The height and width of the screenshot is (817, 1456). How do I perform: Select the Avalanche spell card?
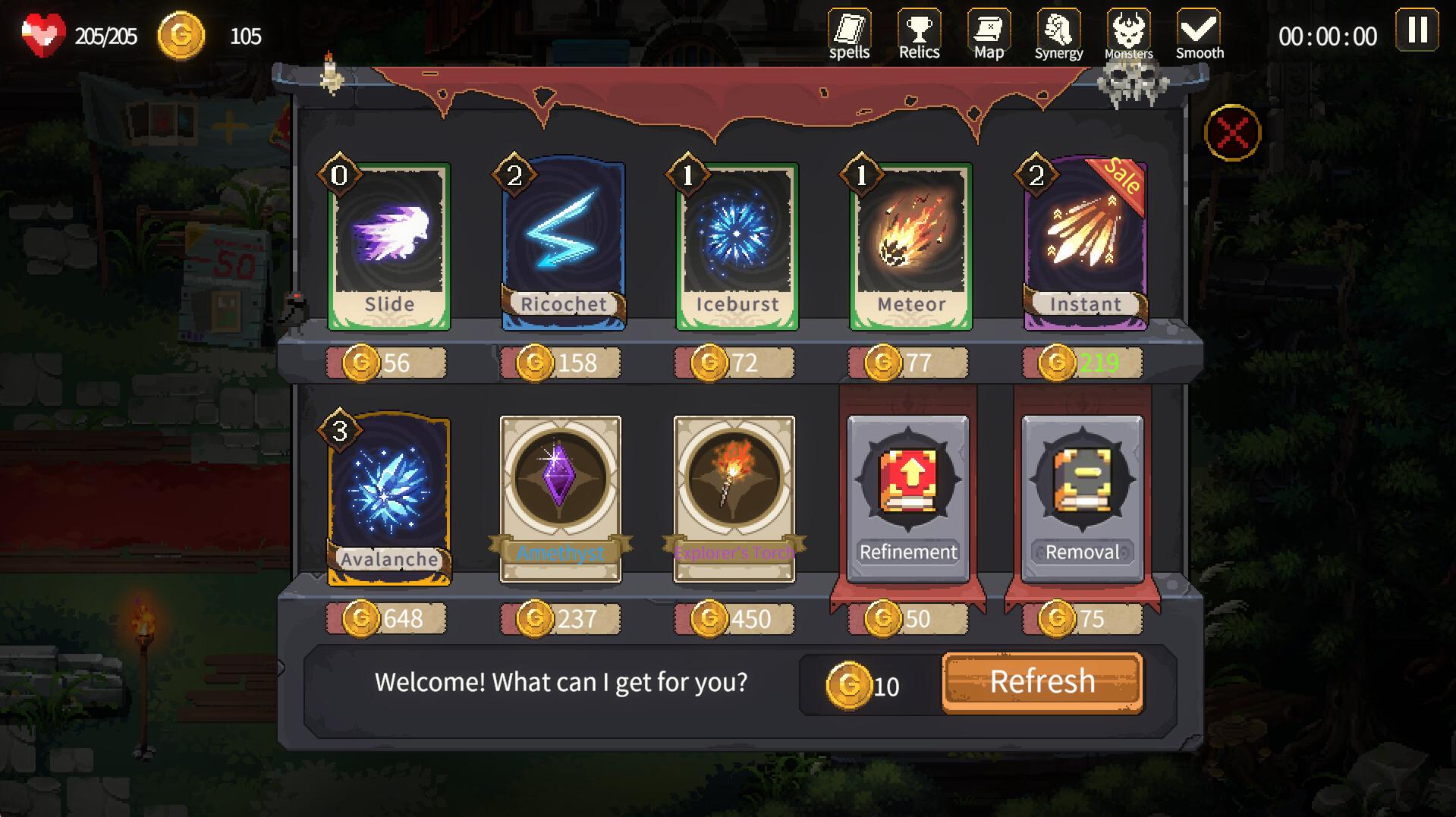389,497
